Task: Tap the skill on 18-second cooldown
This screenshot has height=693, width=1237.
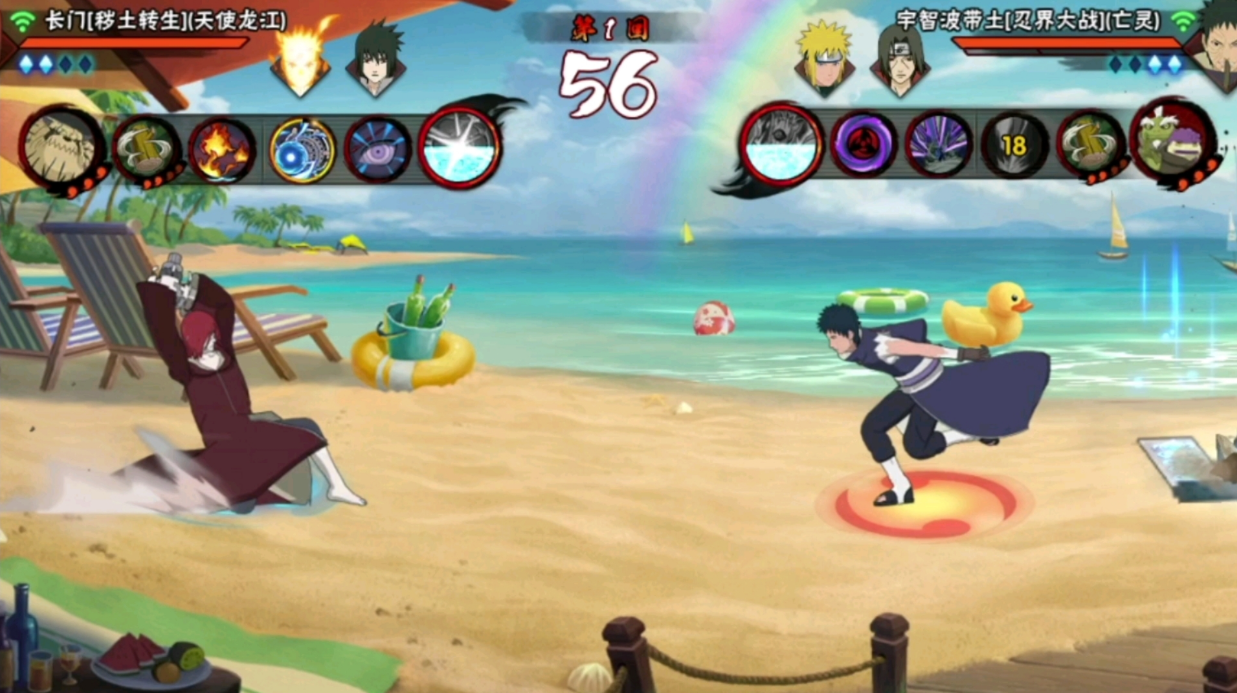Action: pyautogui.click(x=1014, y=146)
